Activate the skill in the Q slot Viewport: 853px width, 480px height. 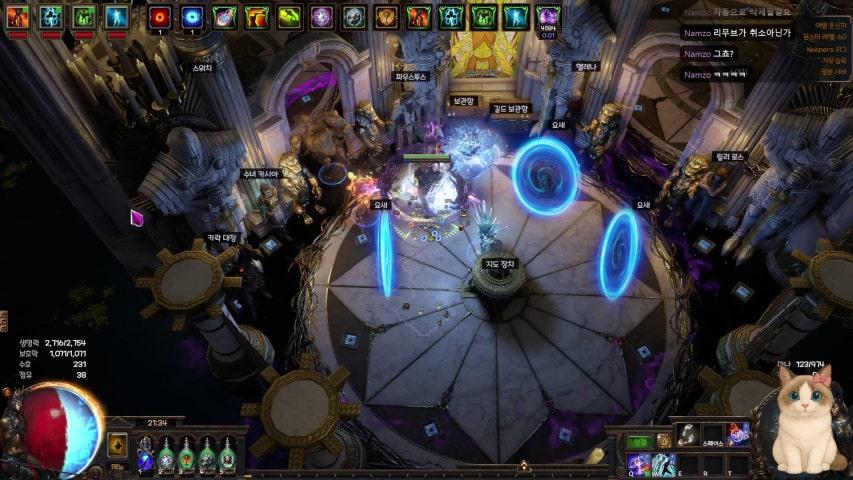point(637,462)
